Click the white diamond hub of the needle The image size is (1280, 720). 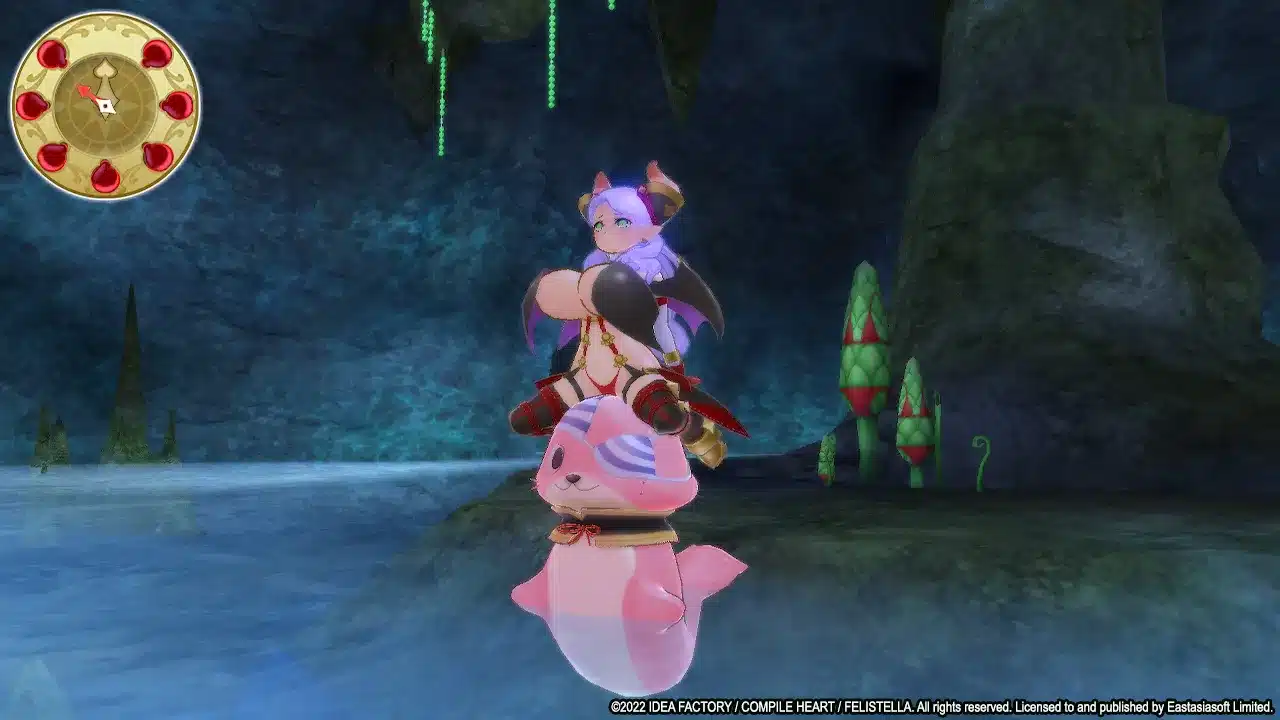[106, 106]
